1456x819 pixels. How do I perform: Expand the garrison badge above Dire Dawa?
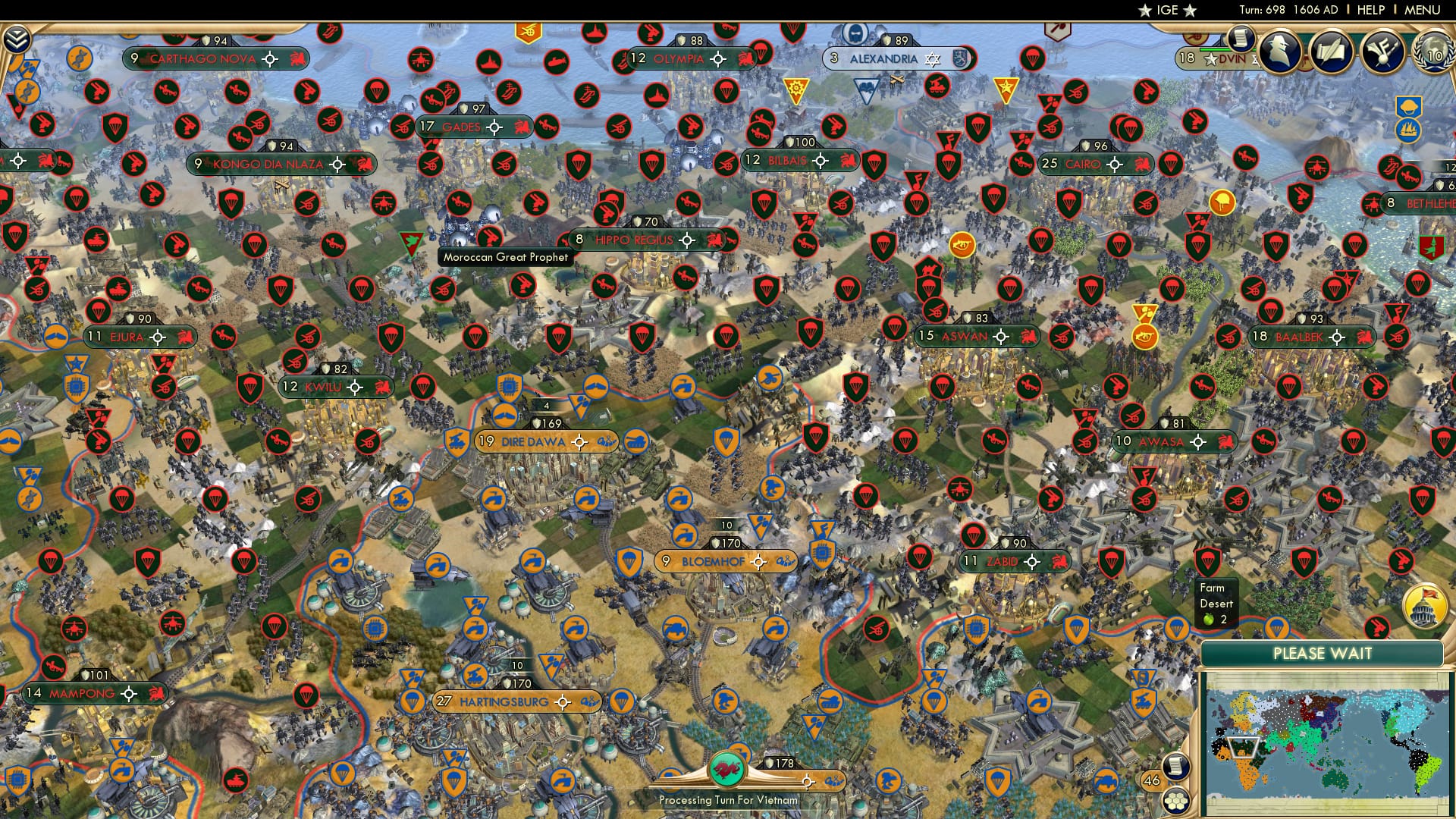(545, 405)
